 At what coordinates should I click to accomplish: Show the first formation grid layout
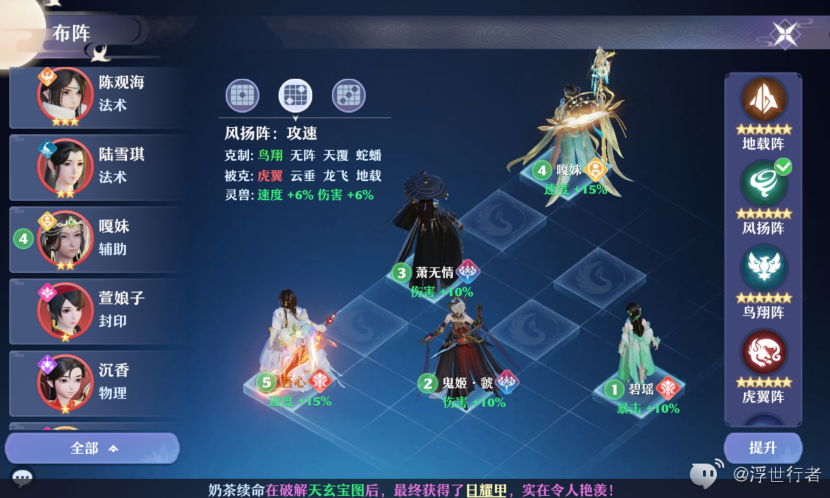pos(241,95)
